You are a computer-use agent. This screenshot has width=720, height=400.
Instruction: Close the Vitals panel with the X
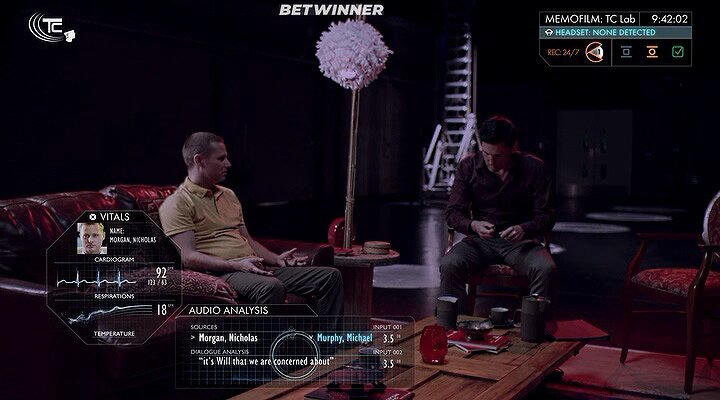point(93,215)
